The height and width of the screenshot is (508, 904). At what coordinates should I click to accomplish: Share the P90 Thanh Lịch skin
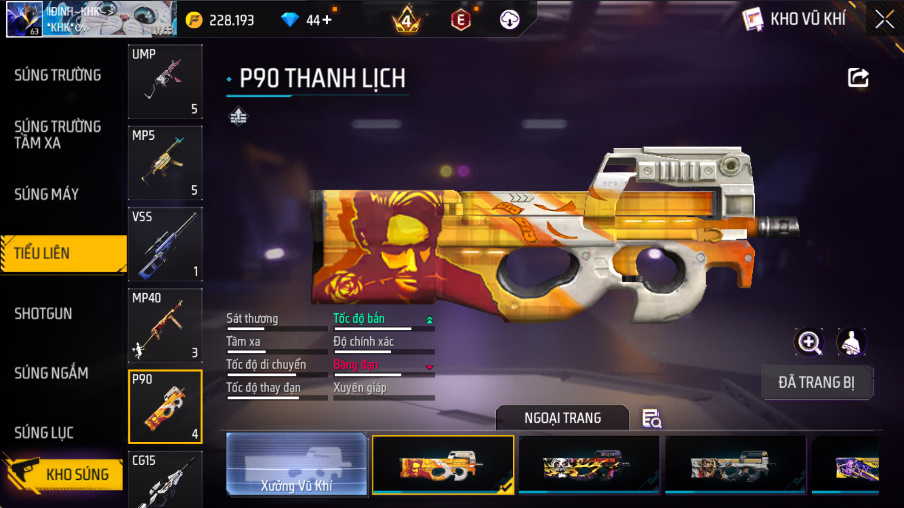click(x=858, y=78)
